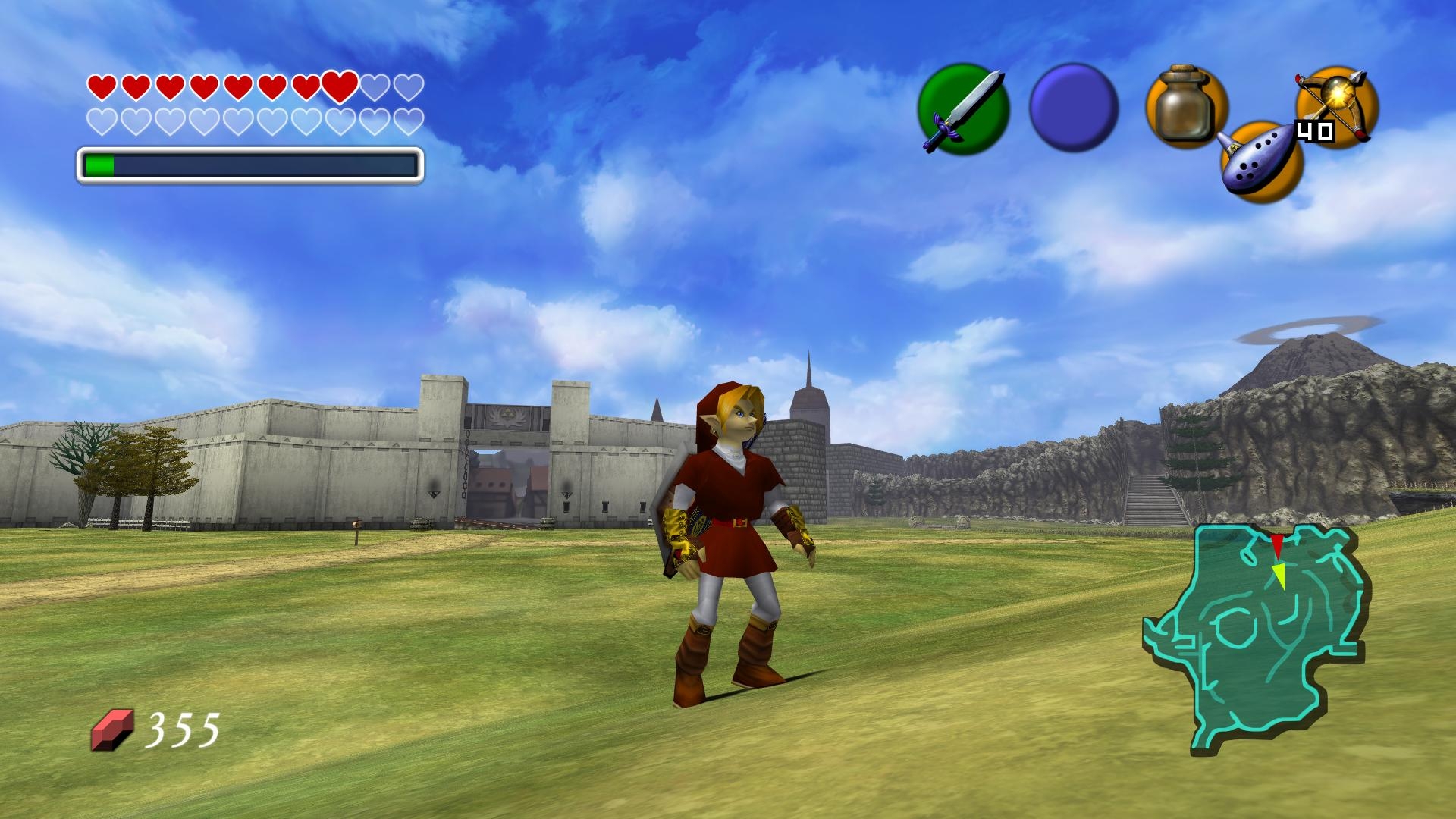Screen dimensions: 1456x819
Task: Select the red entrance marker on minimap
Action: 1277,544
